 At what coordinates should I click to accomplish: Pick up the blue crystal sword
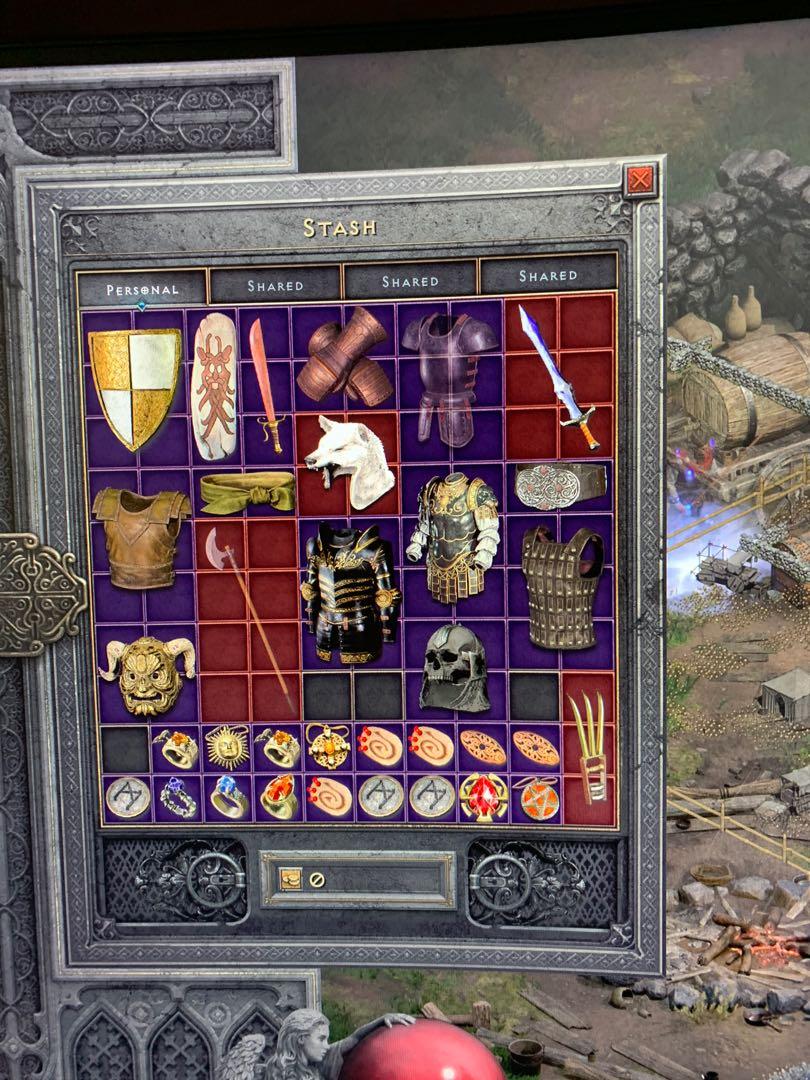coord(559,376)
